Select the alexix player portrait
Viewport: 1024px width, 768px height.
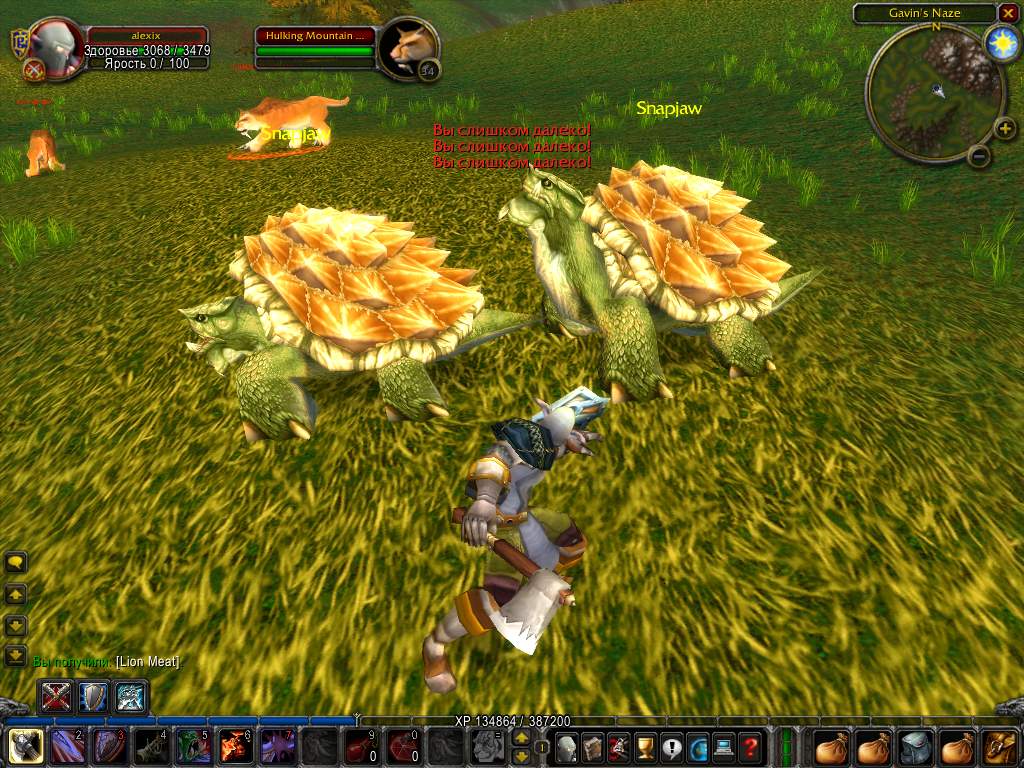[52, 48]
